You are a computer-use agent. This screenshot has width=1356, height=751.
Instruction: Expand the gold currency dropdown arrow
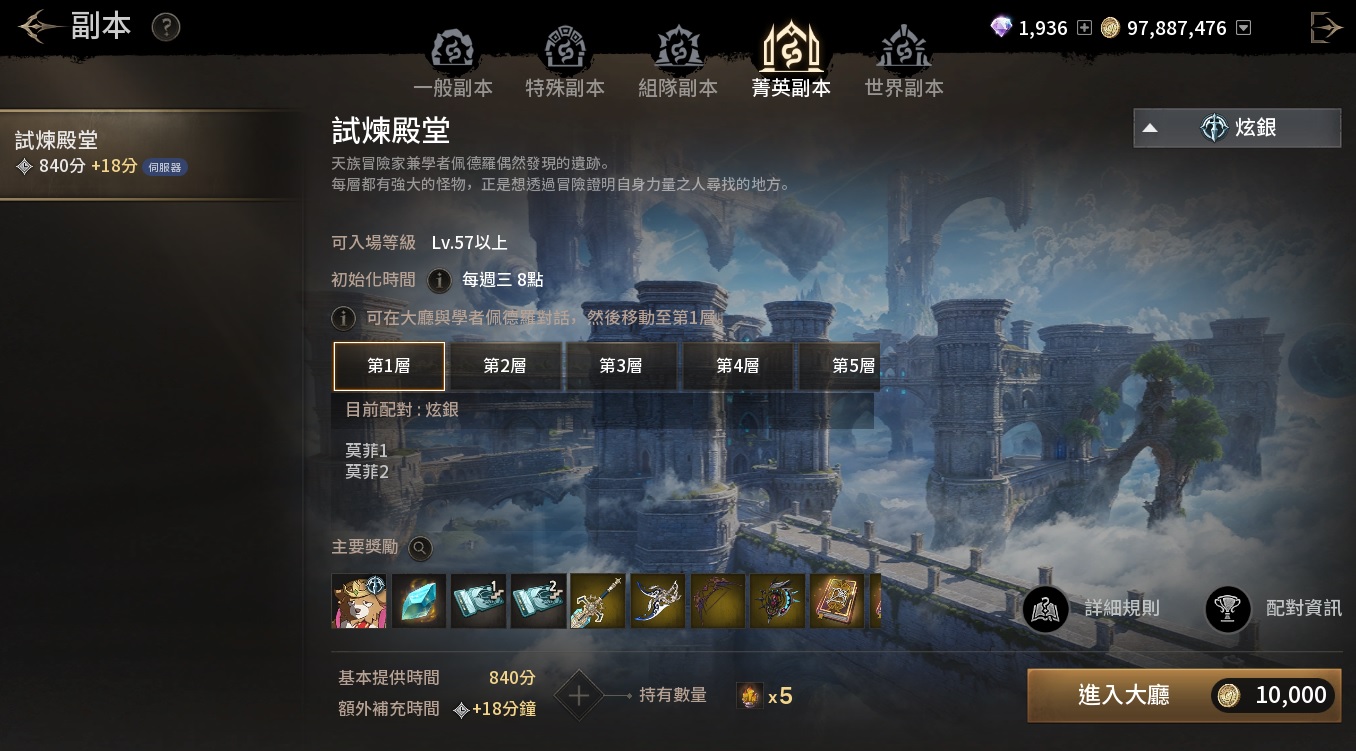[1243, 28]
